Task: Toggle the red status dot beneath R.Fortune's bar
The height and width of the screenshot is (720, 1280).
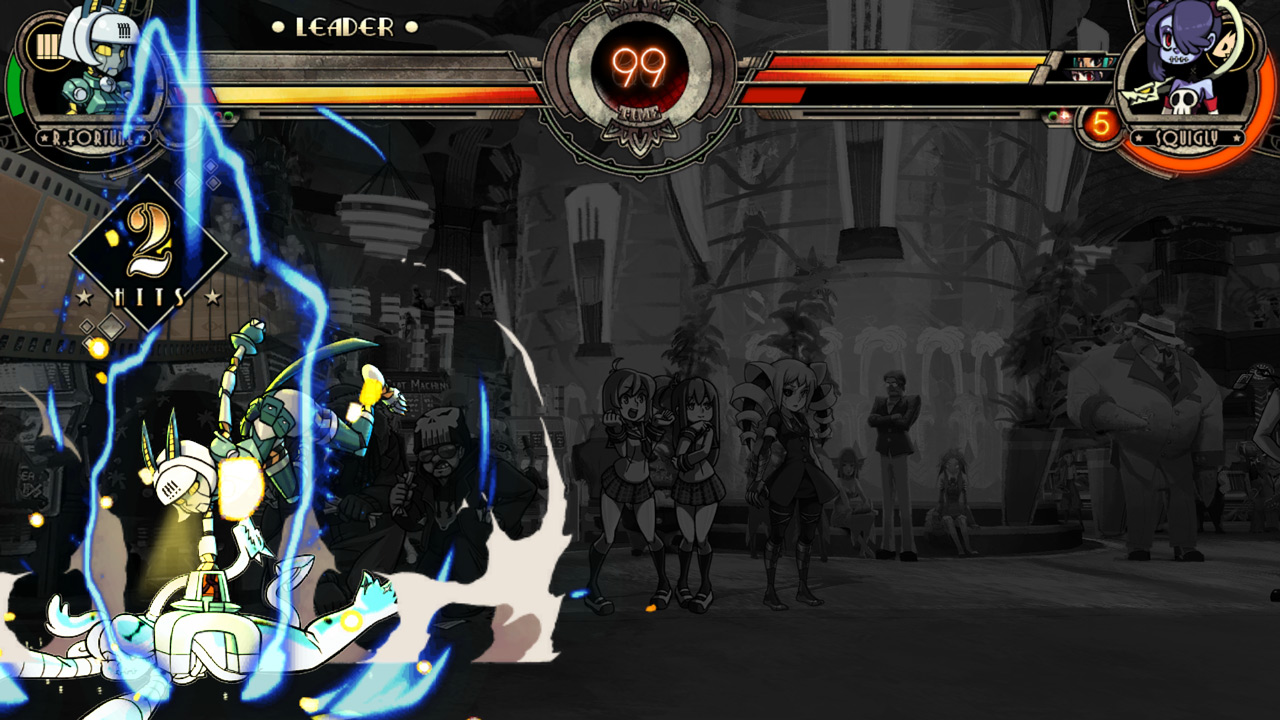Action: click(218, 115)
